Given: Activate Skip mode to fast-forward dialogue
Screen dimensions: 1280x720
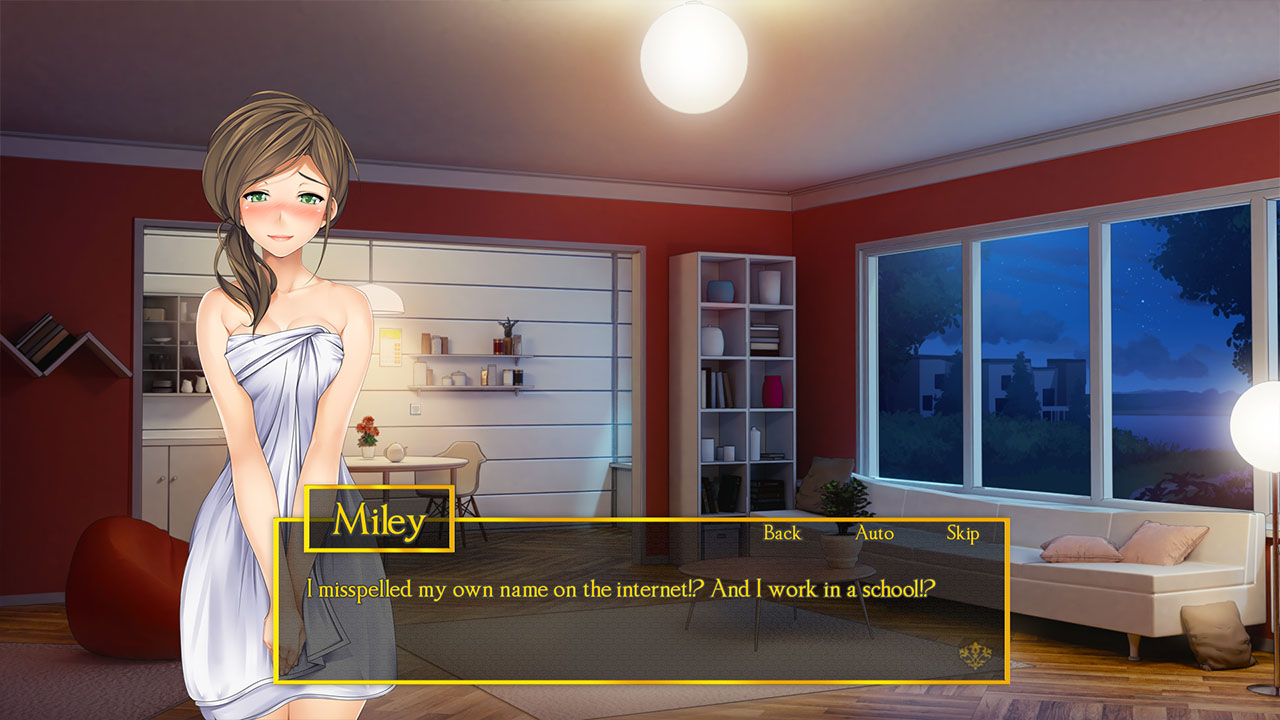Looking at the screenshot, I should pyautogui.click(x=962, y=534).
